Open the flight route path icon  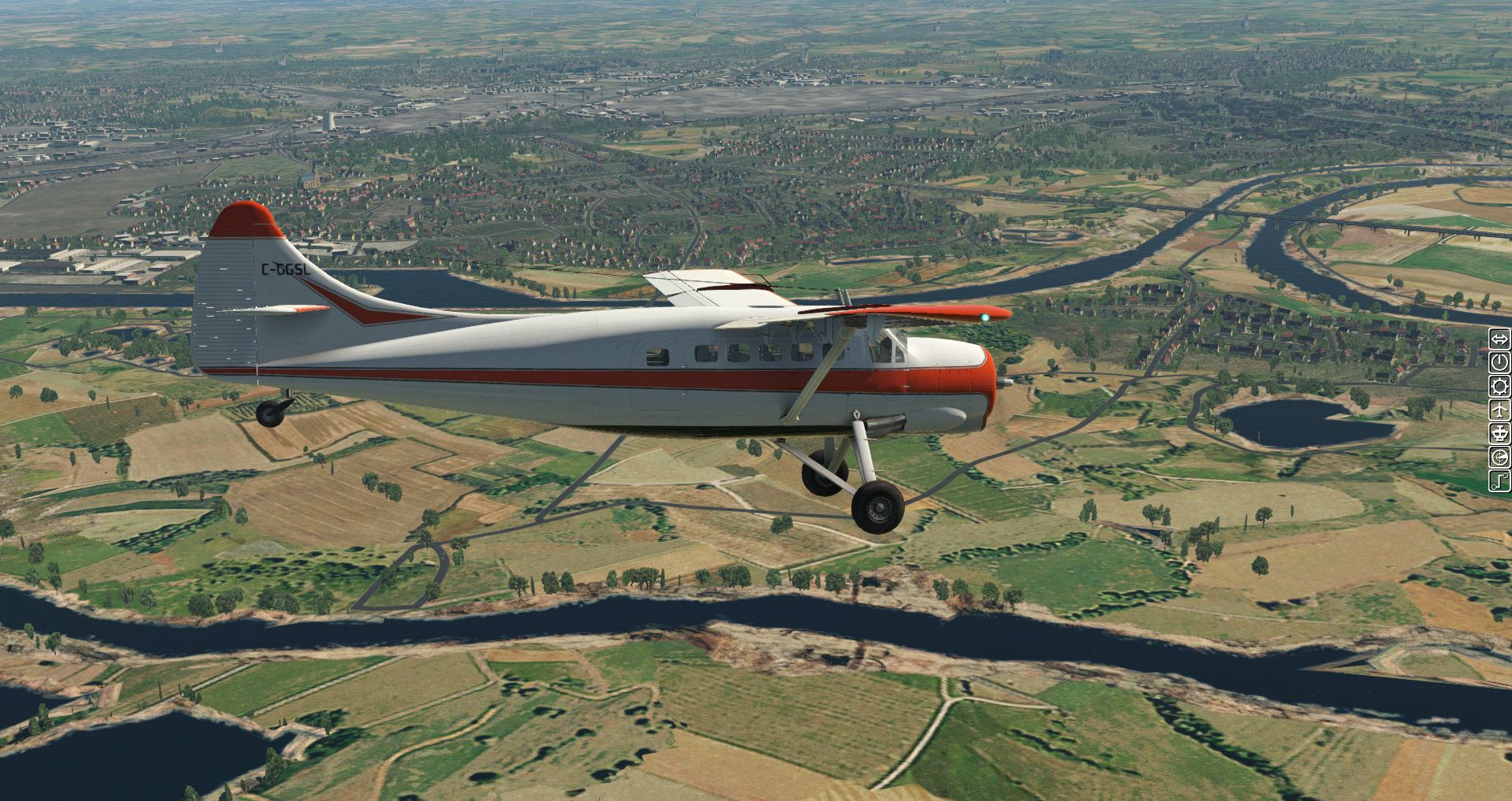[1499, 480]
